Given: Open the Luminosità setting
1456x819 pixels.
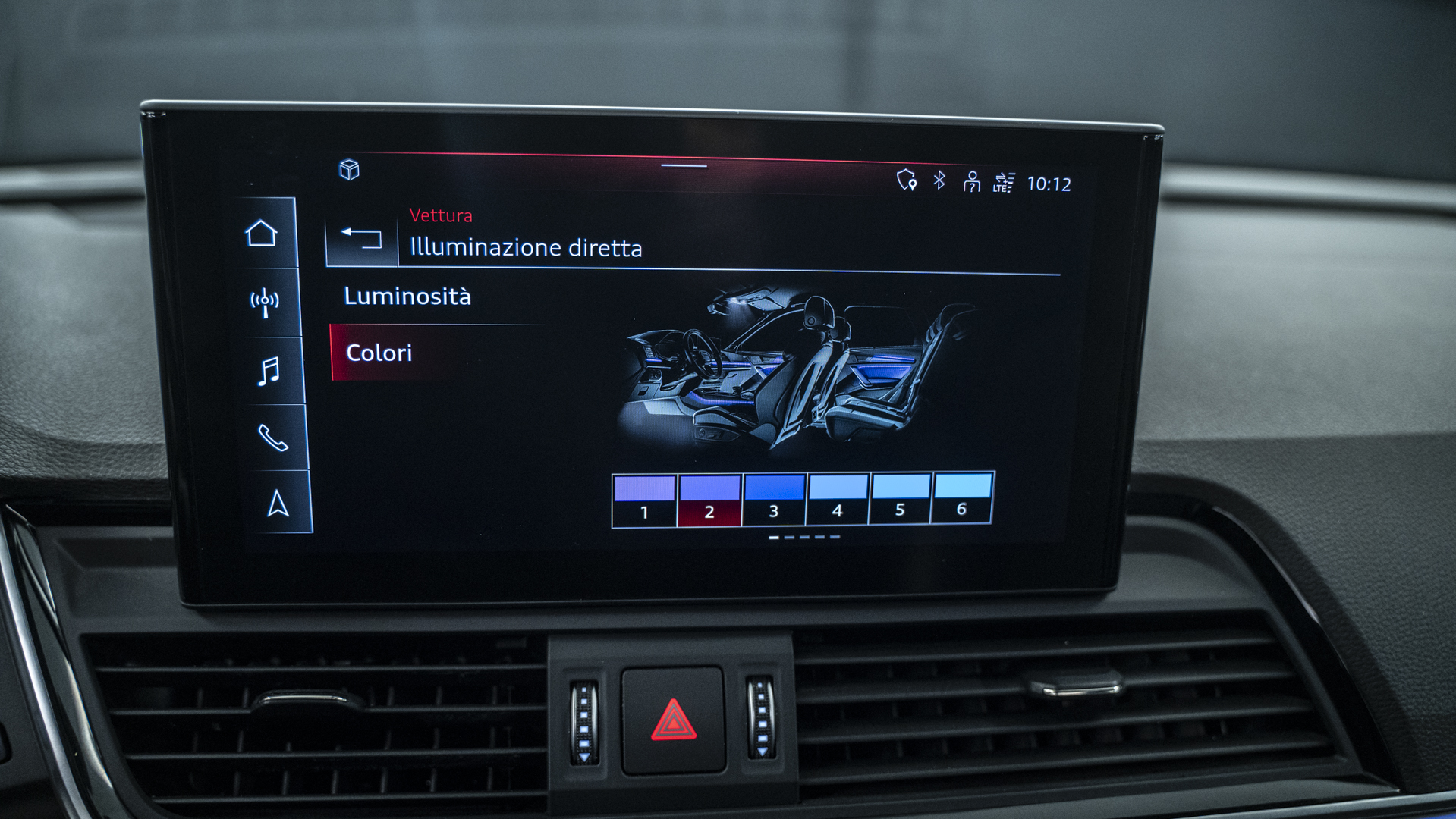Looking at the screenshot, I should (x=407, y=297).
